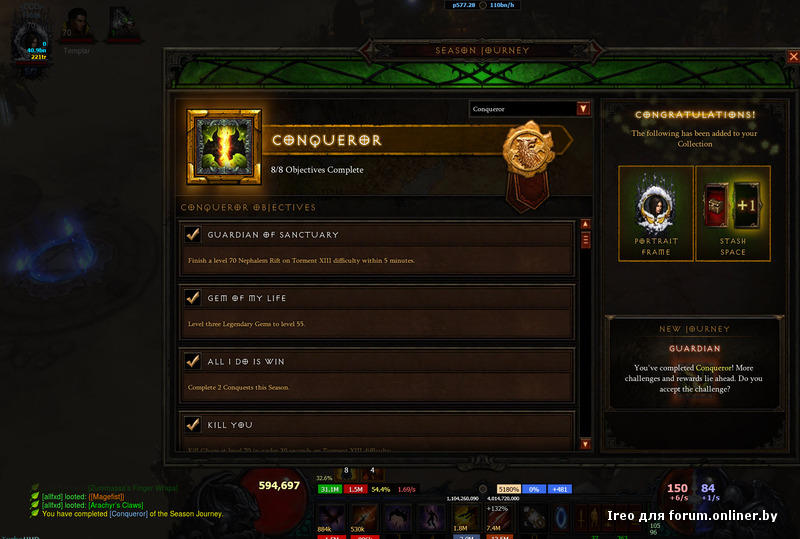Click the objectives list scroll-up arrow

tap(586, 225)
